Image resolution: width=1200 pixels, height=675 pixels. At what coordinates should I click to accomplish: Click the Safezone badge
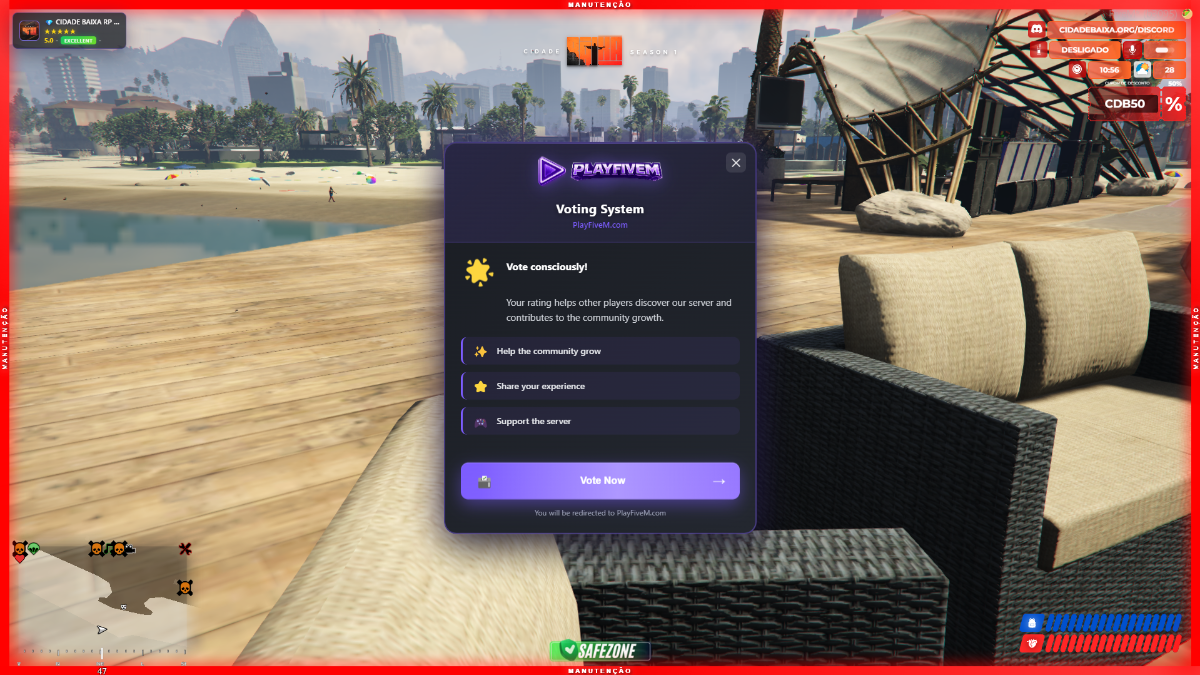[599, 650]
